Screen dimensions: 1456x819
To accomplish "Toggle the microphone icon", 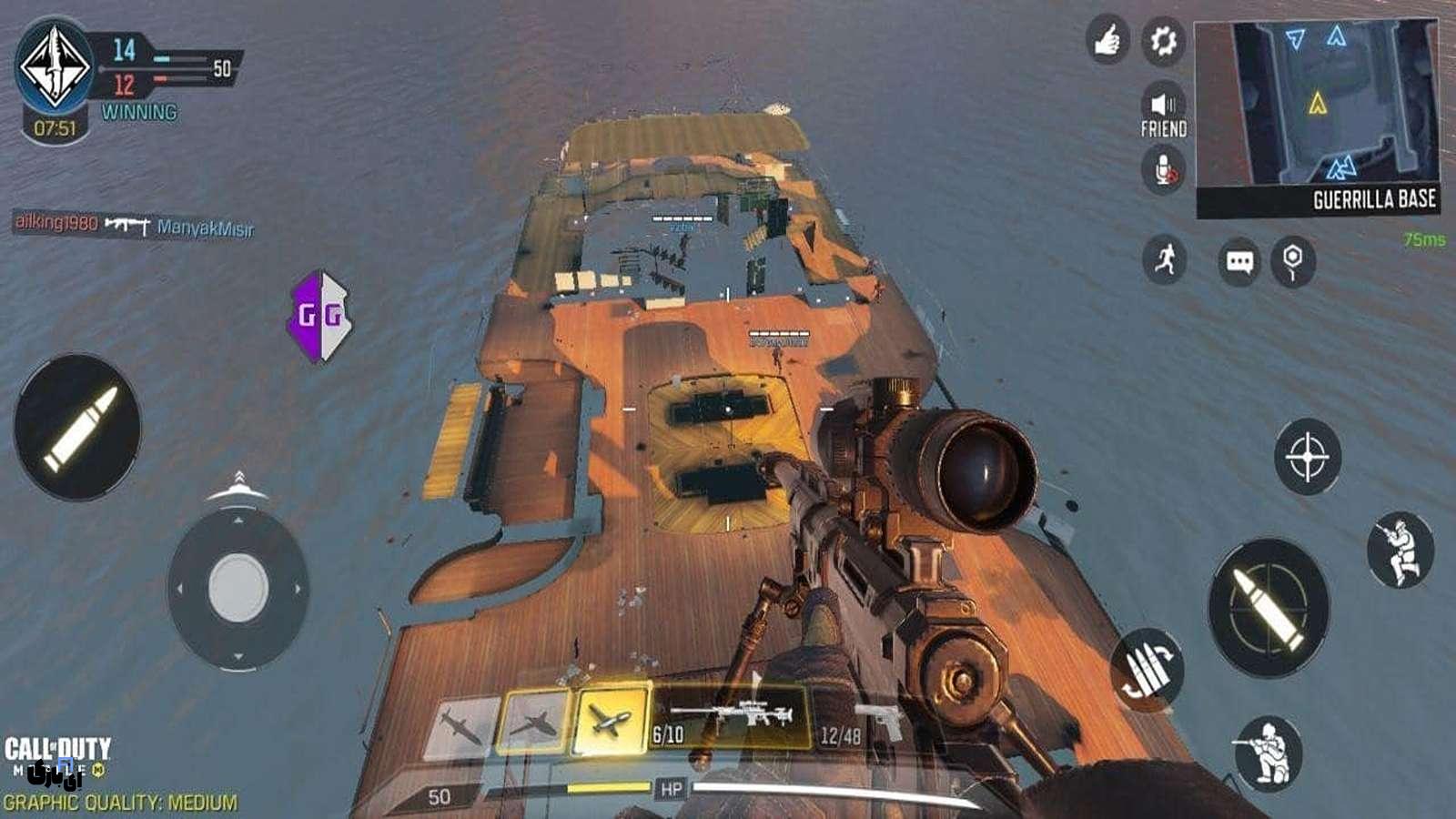I will point(1163,169).
